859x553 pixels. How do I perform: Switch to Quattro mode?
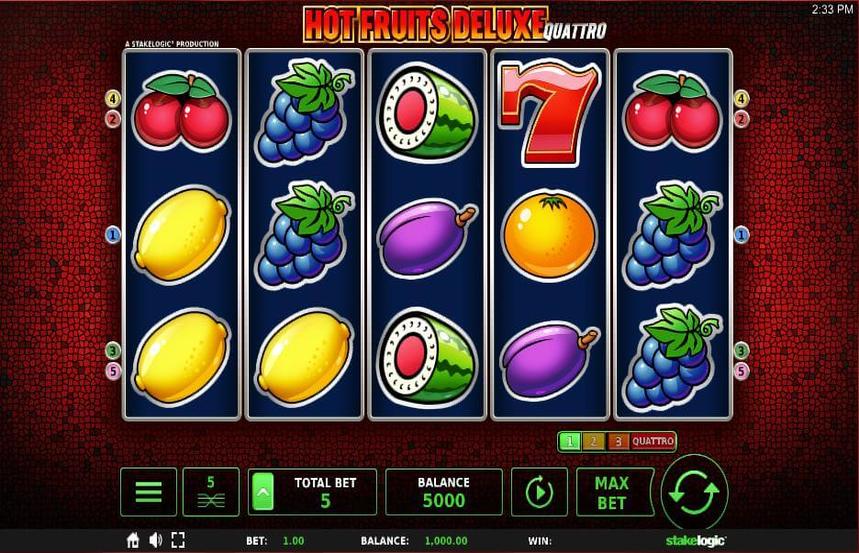pyautogui.click(x=652, y=441)
